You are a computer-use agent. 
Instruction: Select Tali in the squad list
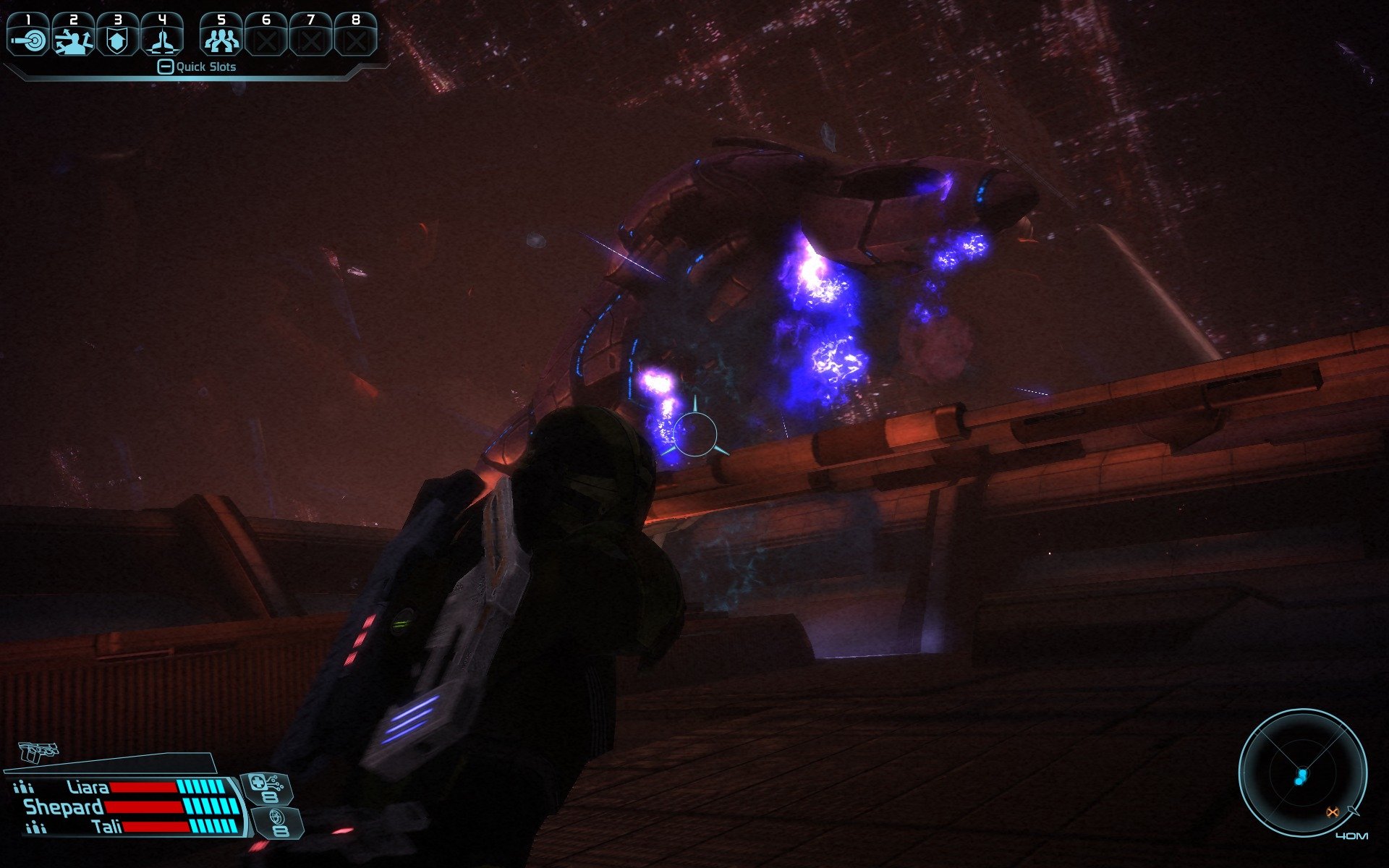pyautogui.click(x=107, y=827)
